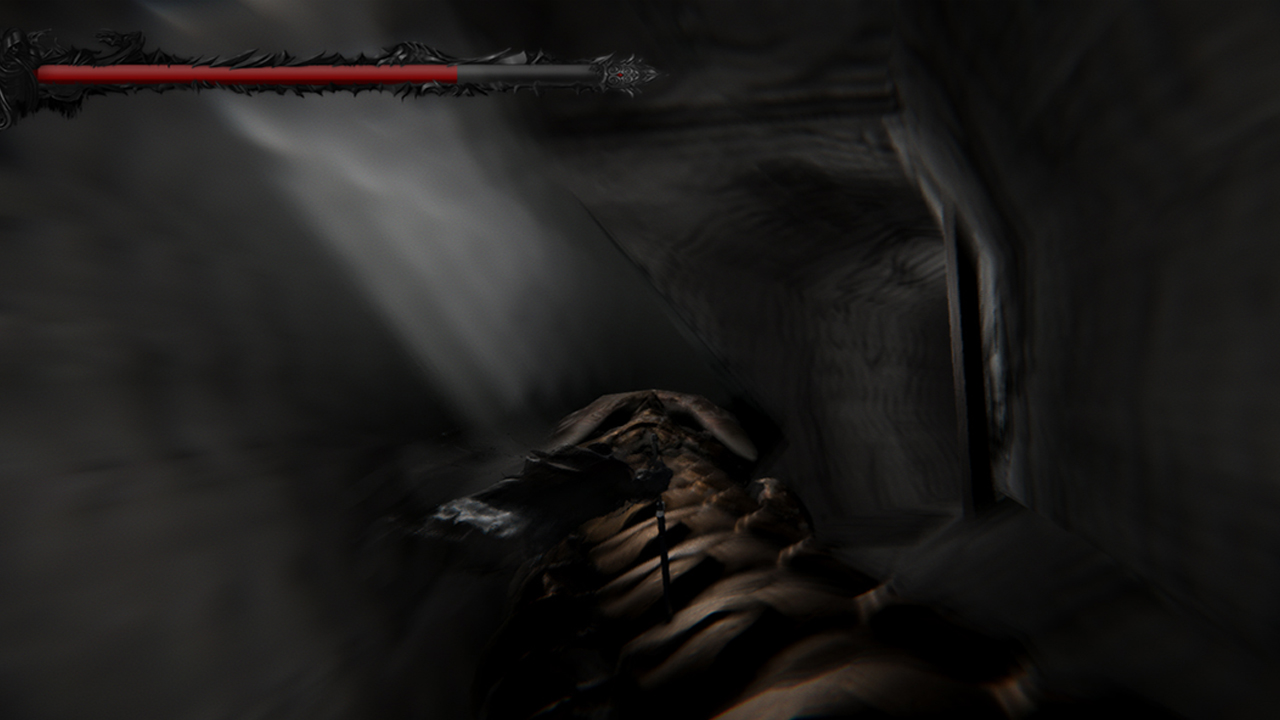Image resolution: width=1280 pixels, height=720 pixels.
Task: Click the thorny decoration under the red bar
Action: pos(300,88)
